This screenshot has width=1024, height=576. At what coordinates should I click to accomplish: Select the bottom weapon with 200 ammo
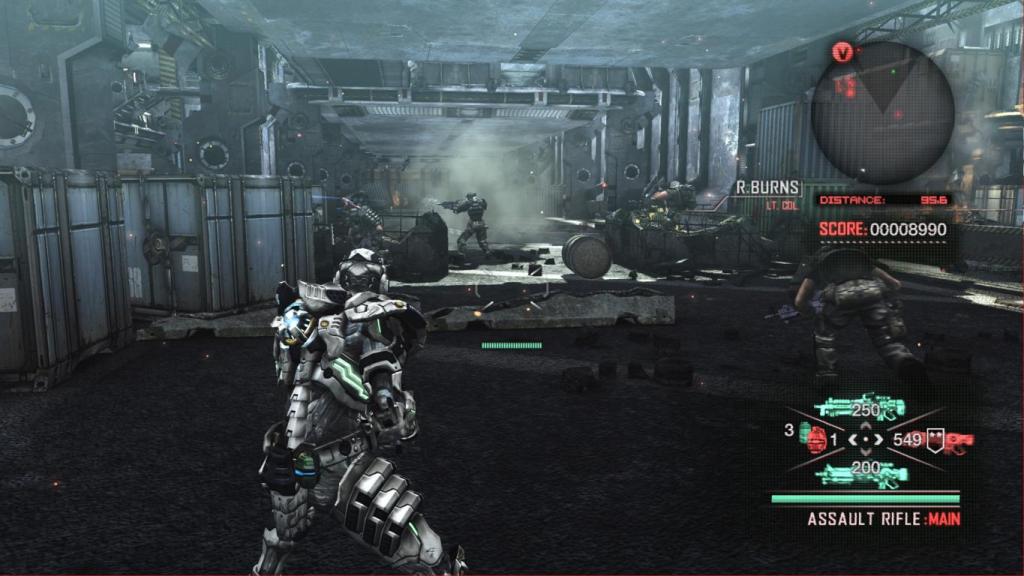coord(860,472)
